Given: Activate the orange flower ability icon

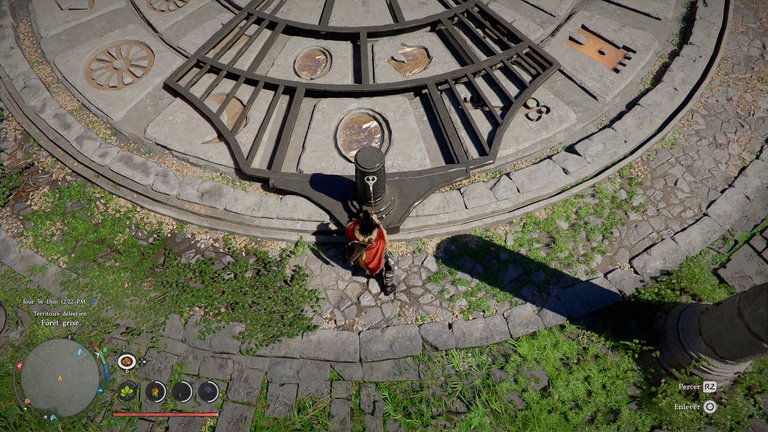Looking at the screenshot, I should (156, 391).
